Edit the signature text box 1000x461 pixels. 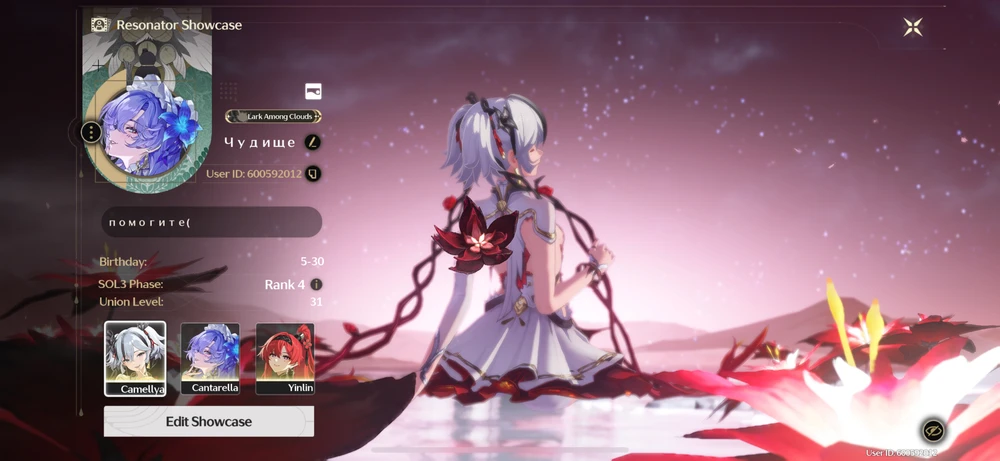coord(211,222)
